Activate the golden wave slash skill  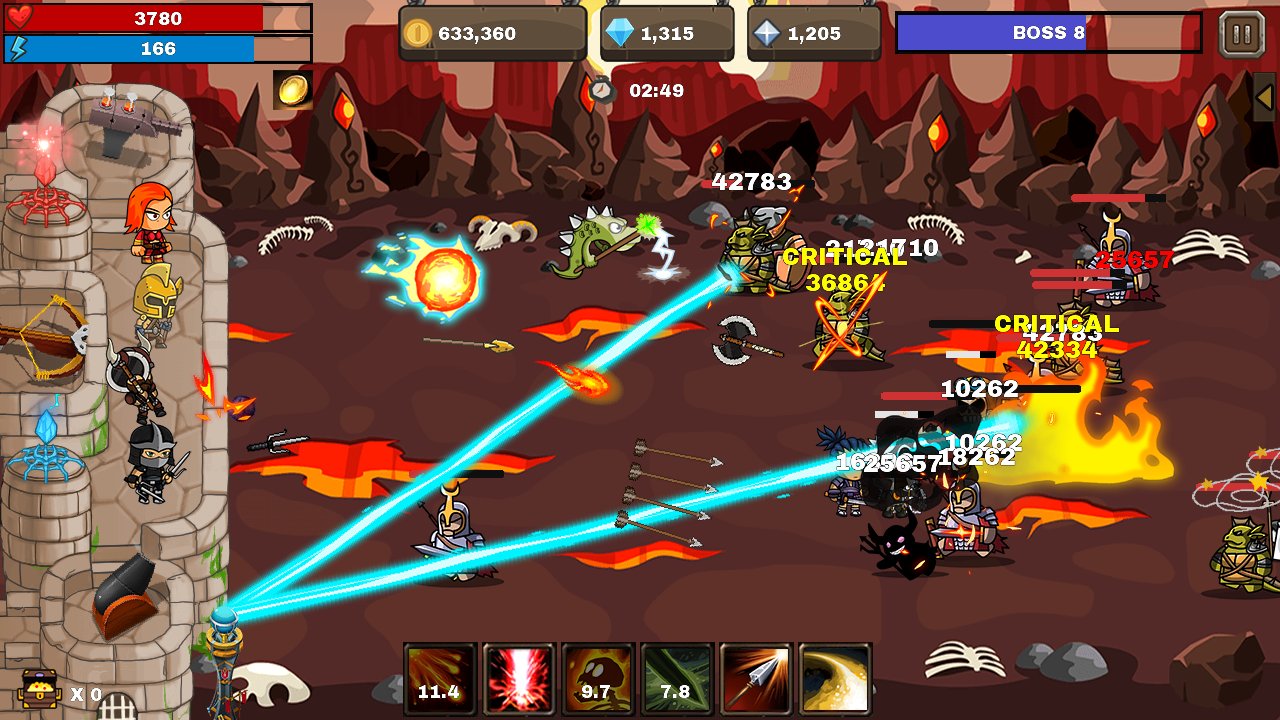835,679
